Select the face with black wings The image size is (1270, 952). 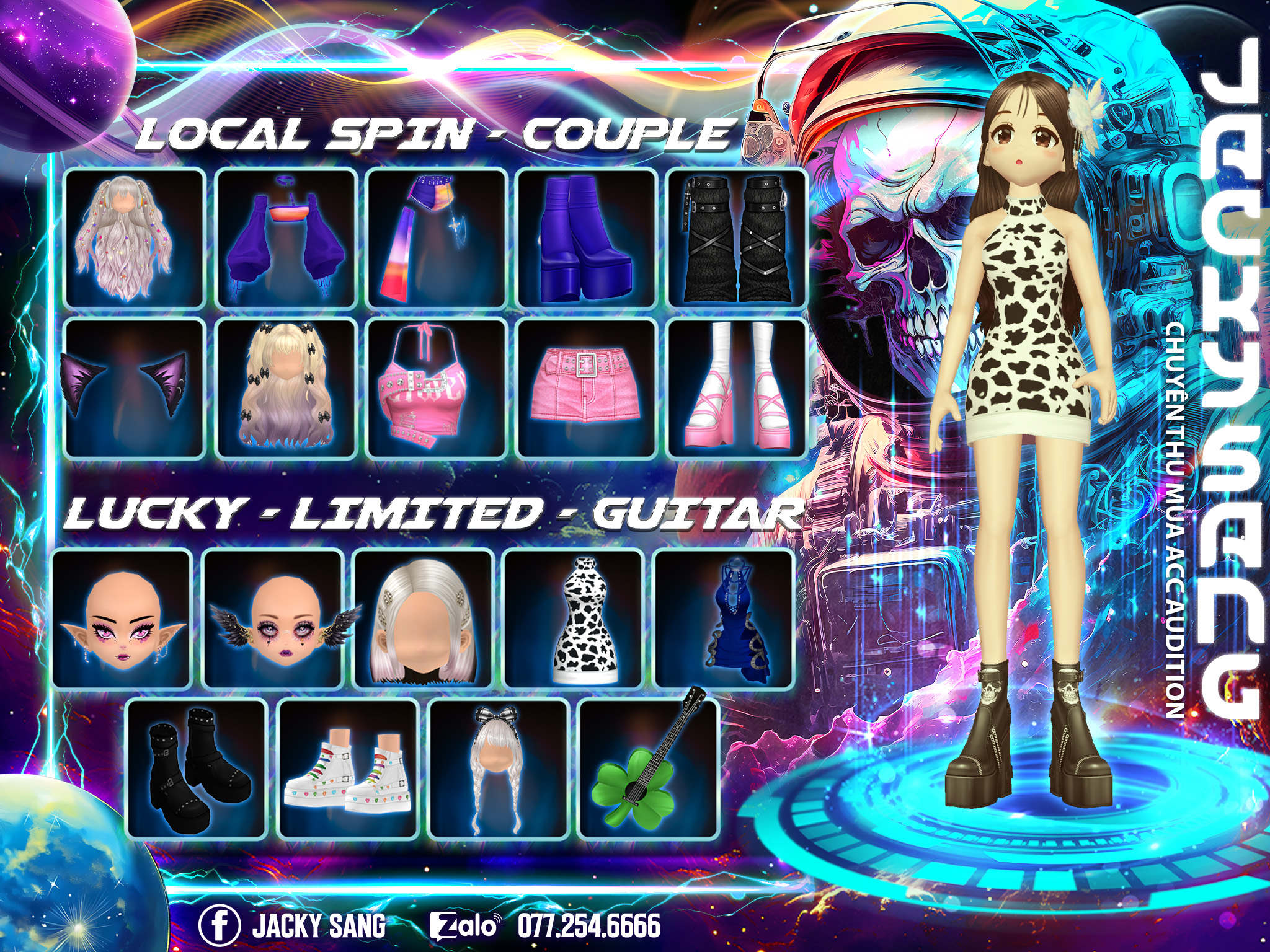tap(273, 619)
